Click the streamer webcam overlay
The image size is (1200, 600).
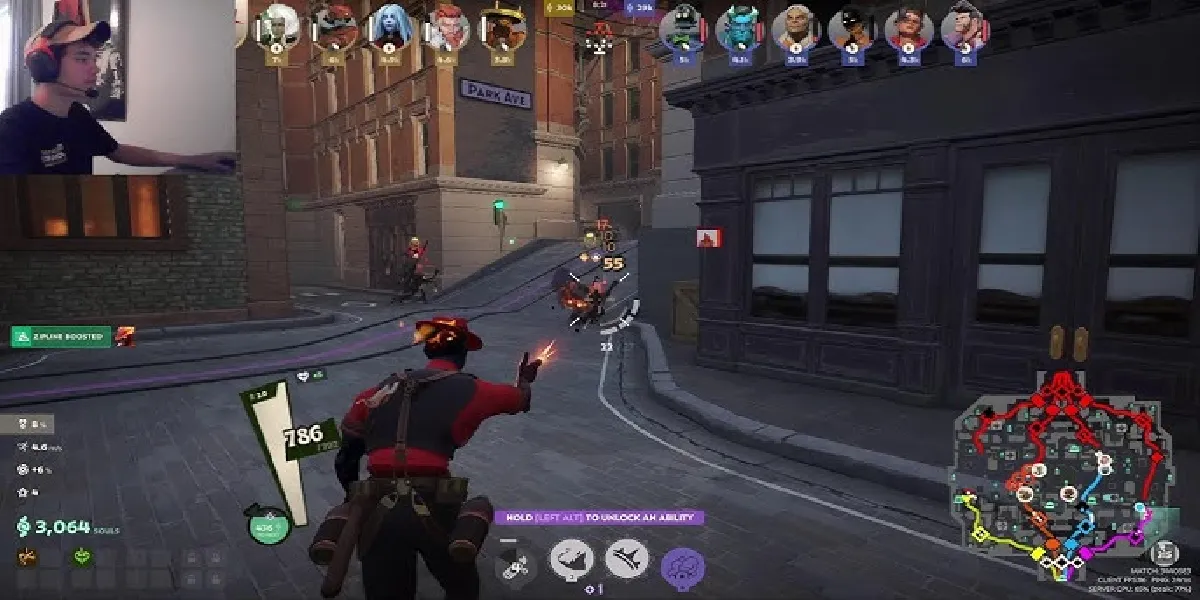click(x=118, y=87)
